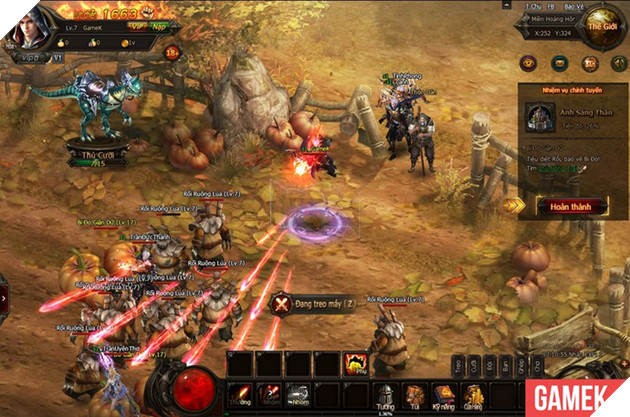Trigger the Phụ support skill icon
Screen dimensions: 630x417
tap(353, 365)
